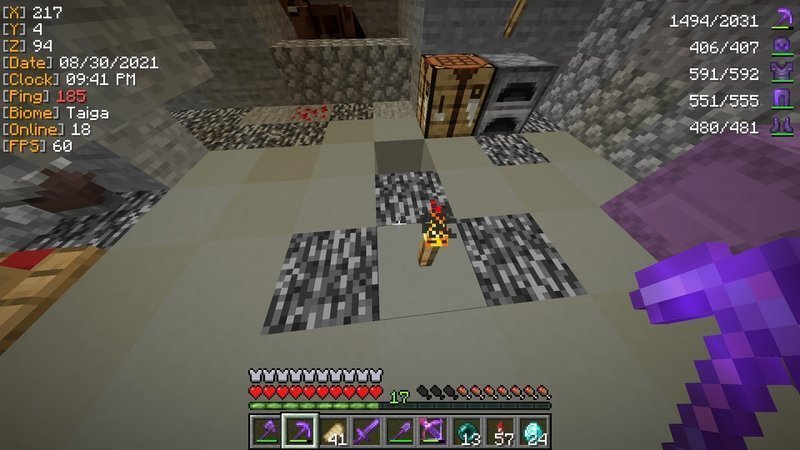The height and width of the screenshot is (450, 800).
Task: Choose the enchanted pickaxe in the hotbar
Action: [x=300, y=430]
